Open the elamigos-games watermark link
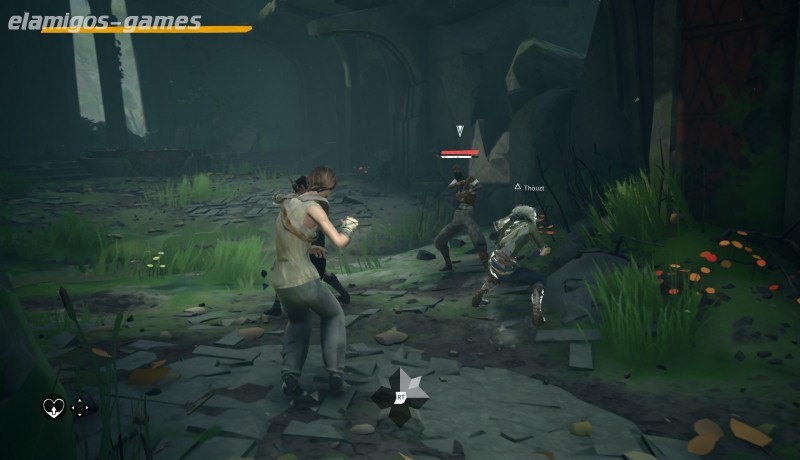The width and height of the screenshot is (800, 460). 105,21
